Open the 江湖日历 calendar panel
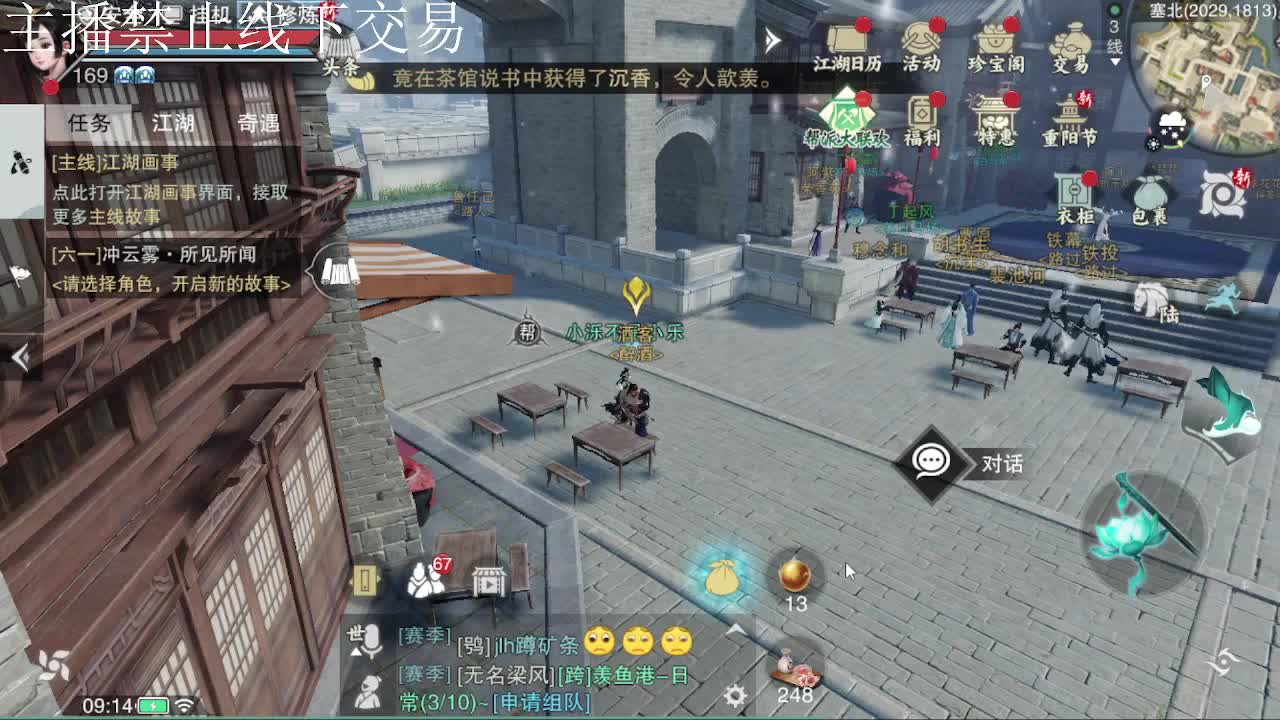The image size is (1280, 720). click(846, 45)
